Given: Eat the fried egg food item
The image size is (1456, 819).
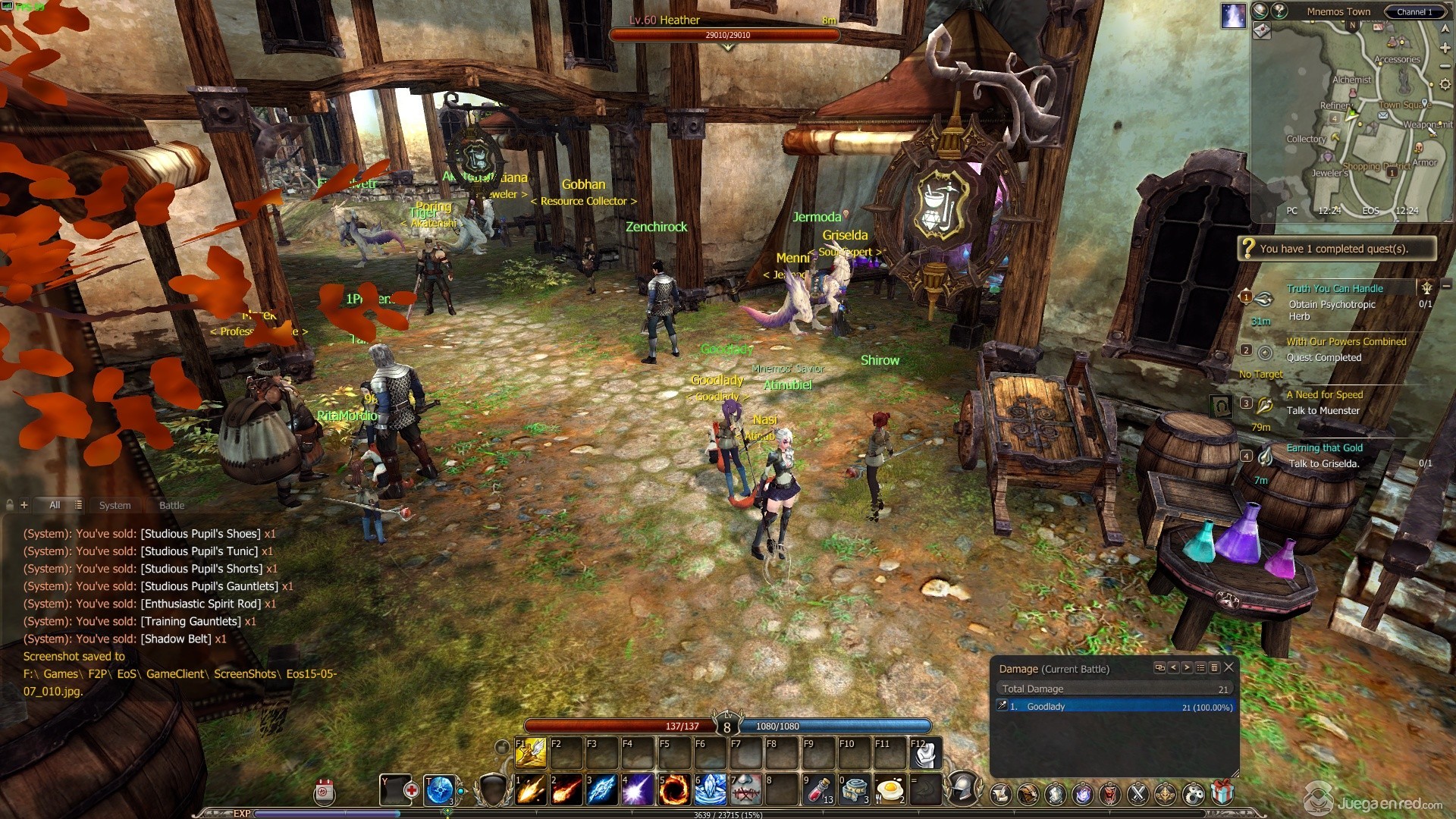Looking at the screenshot, I should 889,790.
